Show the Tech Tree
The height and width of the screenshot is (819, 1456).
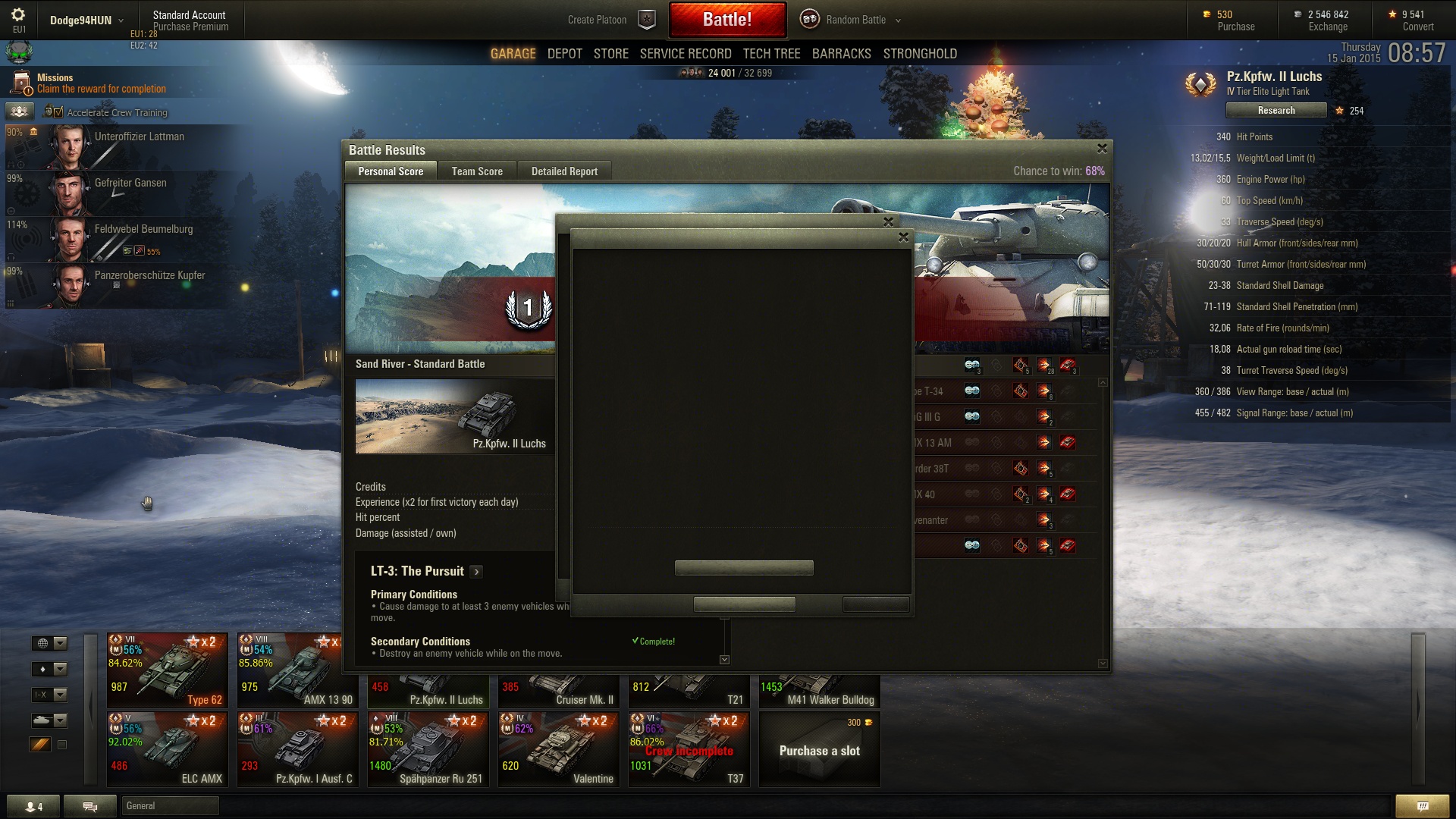pos(771,54)
